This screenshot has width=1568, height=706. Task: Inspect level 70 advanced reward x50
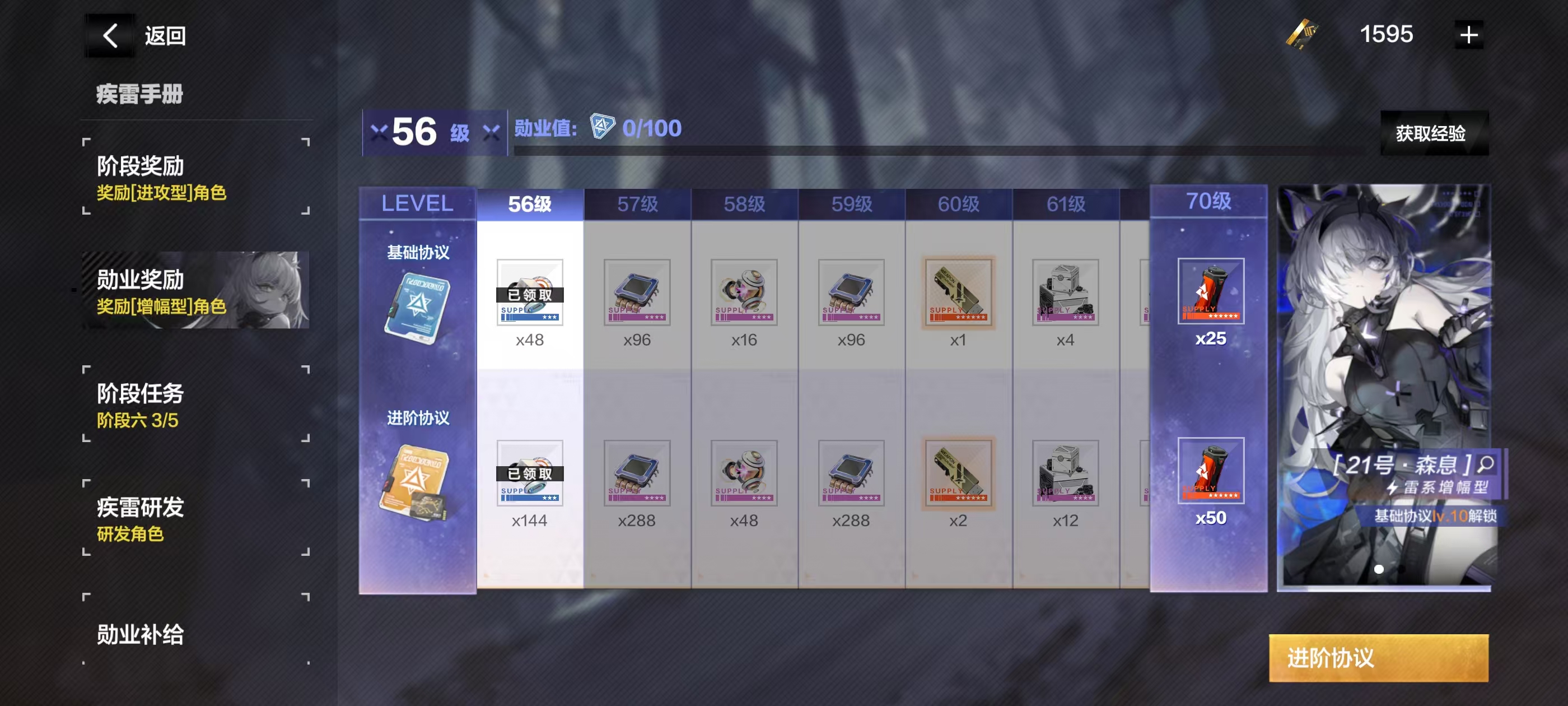click(x=1210, y=471)
